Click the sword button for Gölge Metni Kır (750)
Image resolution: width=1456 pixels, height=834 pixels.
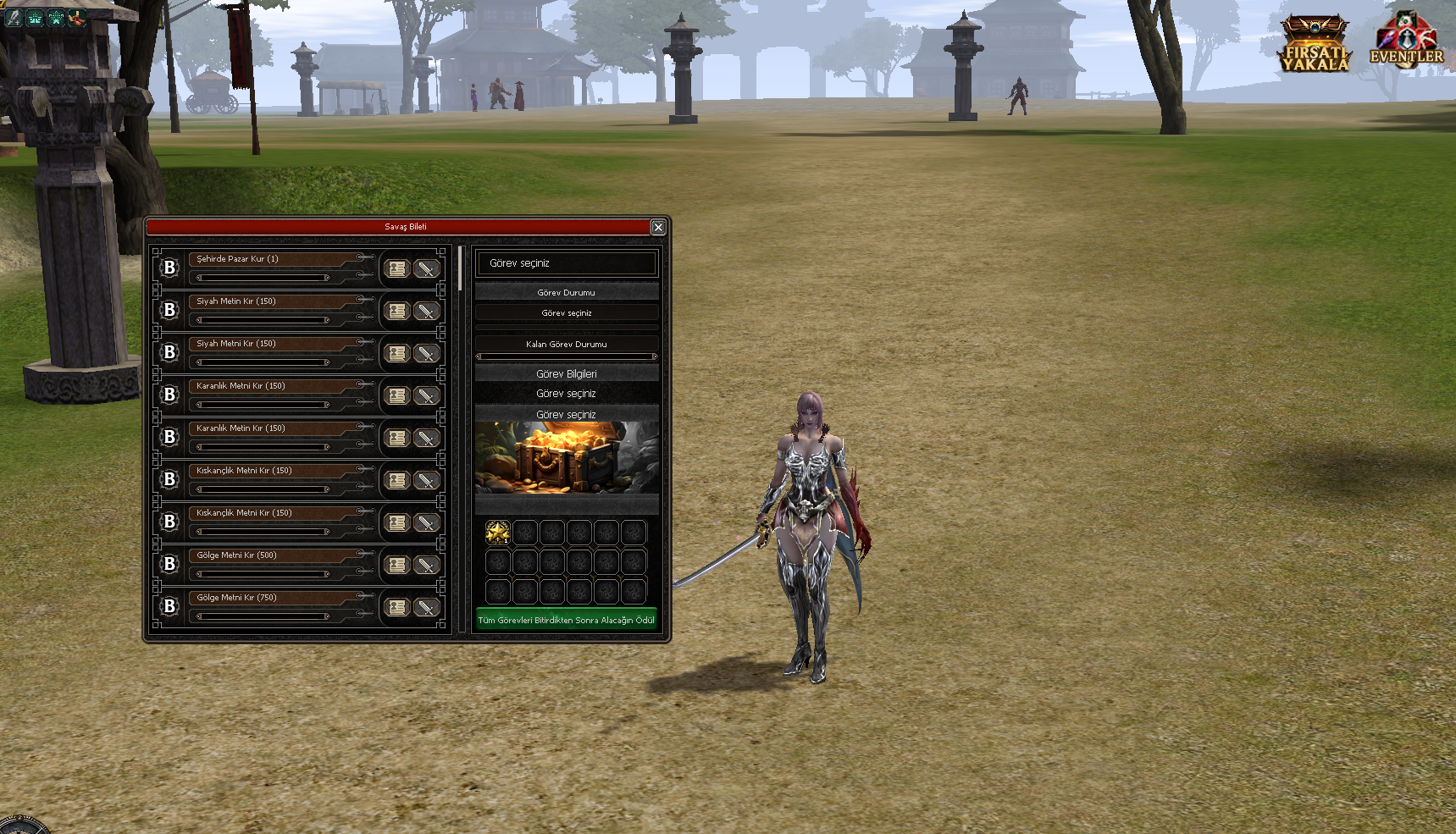(426, 607)
